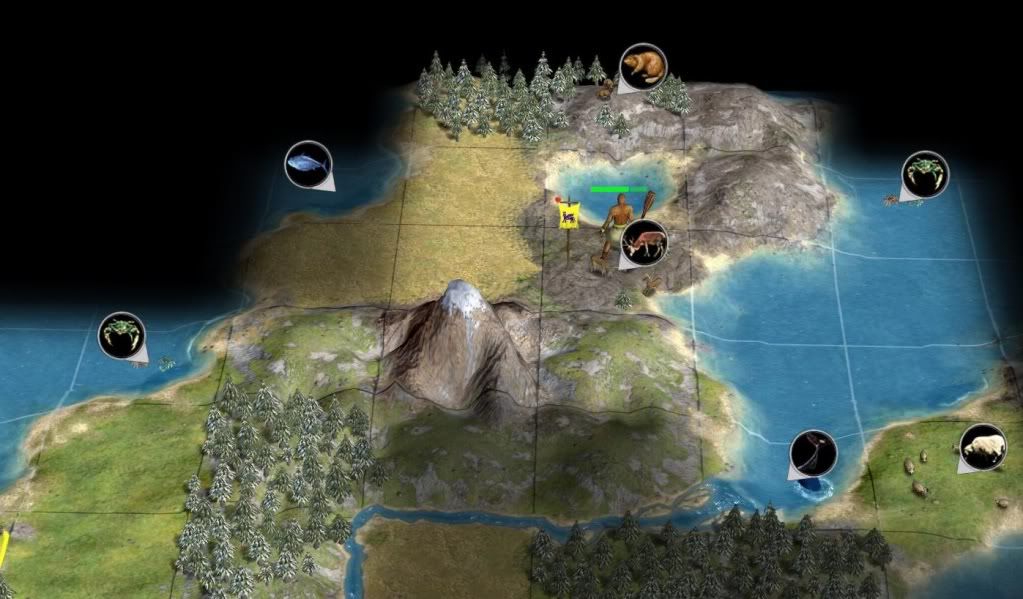Select the fish resource bubble

tap(307, 163)
